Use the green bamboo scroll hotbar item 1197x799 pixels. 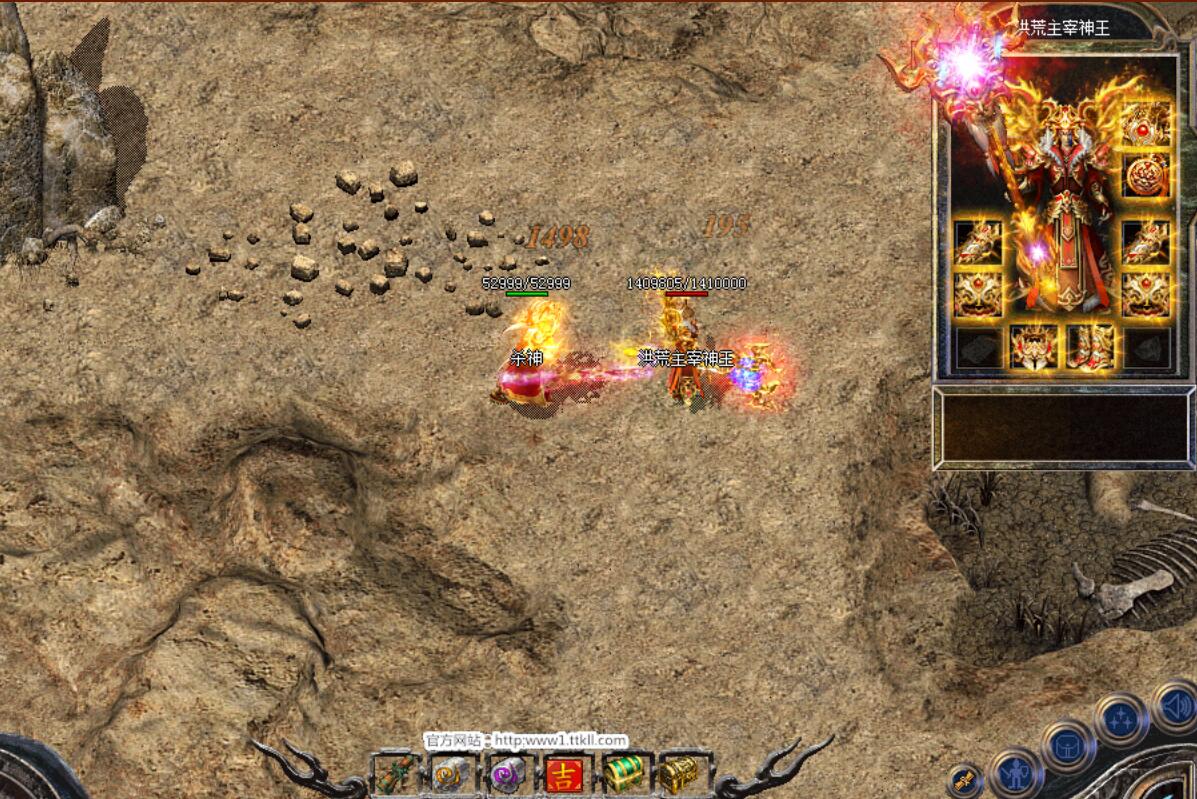pos(393,774)
